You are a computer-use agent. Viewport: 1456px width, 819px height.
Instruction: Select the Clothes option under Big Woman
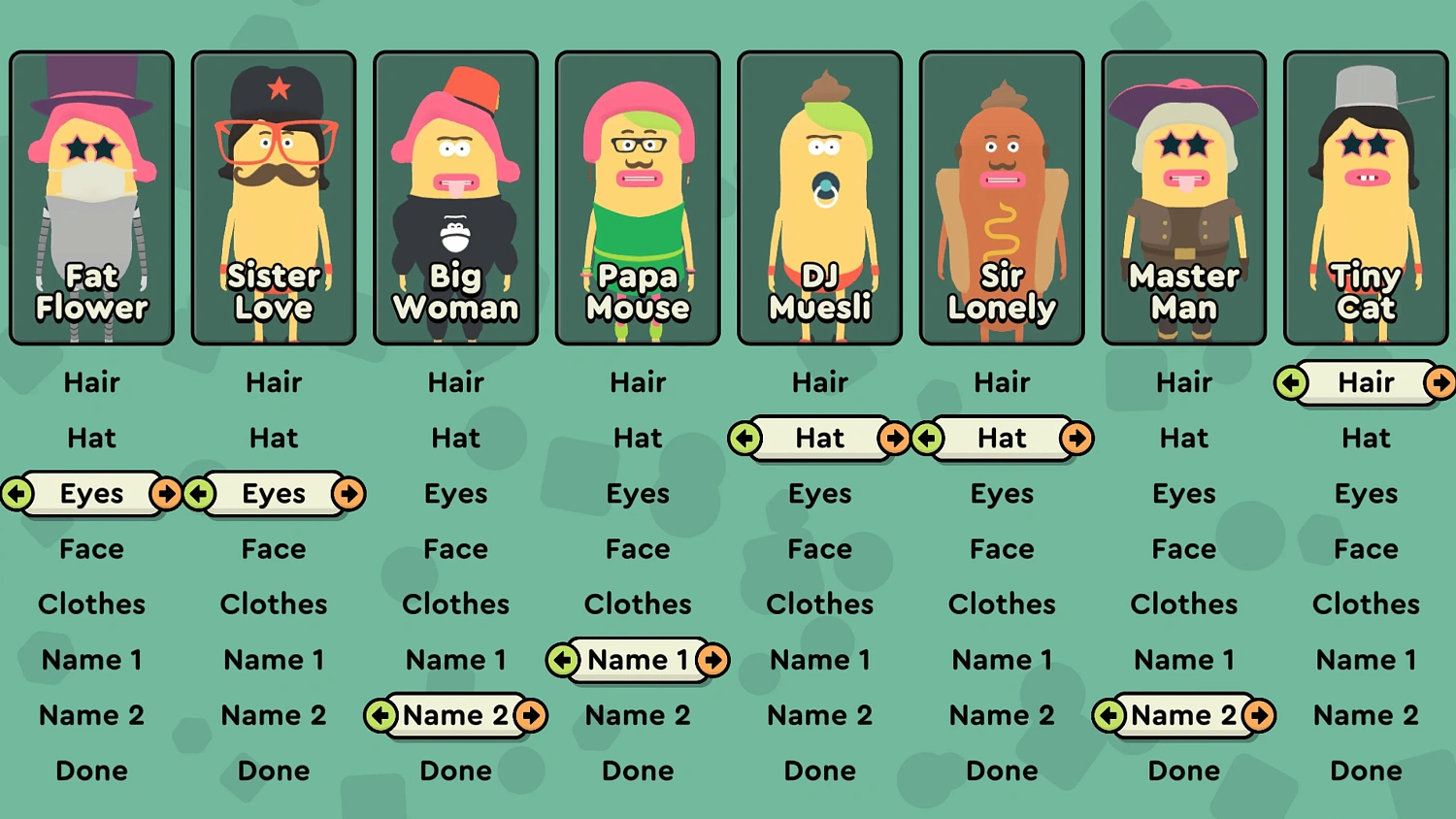point(455,605)
